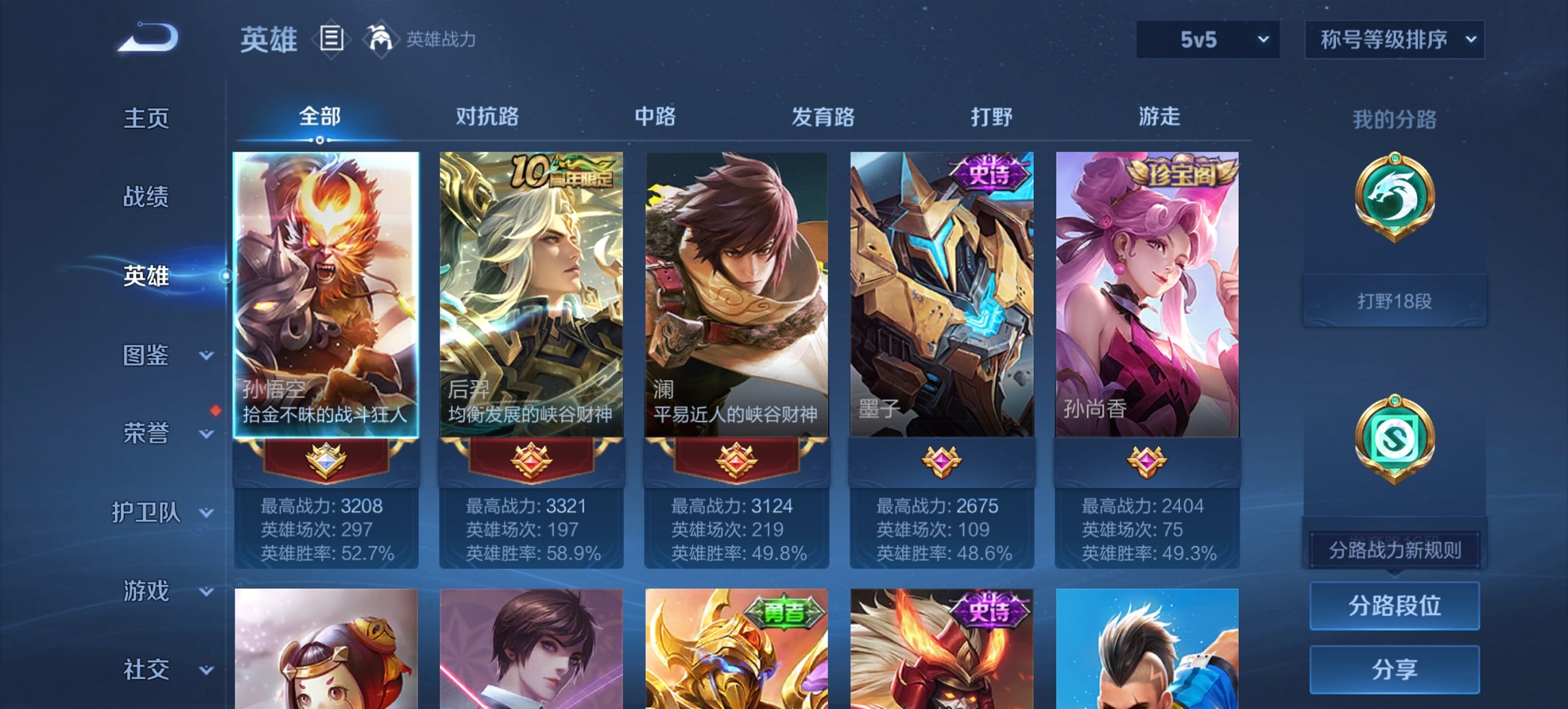Click the game logo in top left corner
The height and width of the screenshot is (709, 1568).
(147, 38)
